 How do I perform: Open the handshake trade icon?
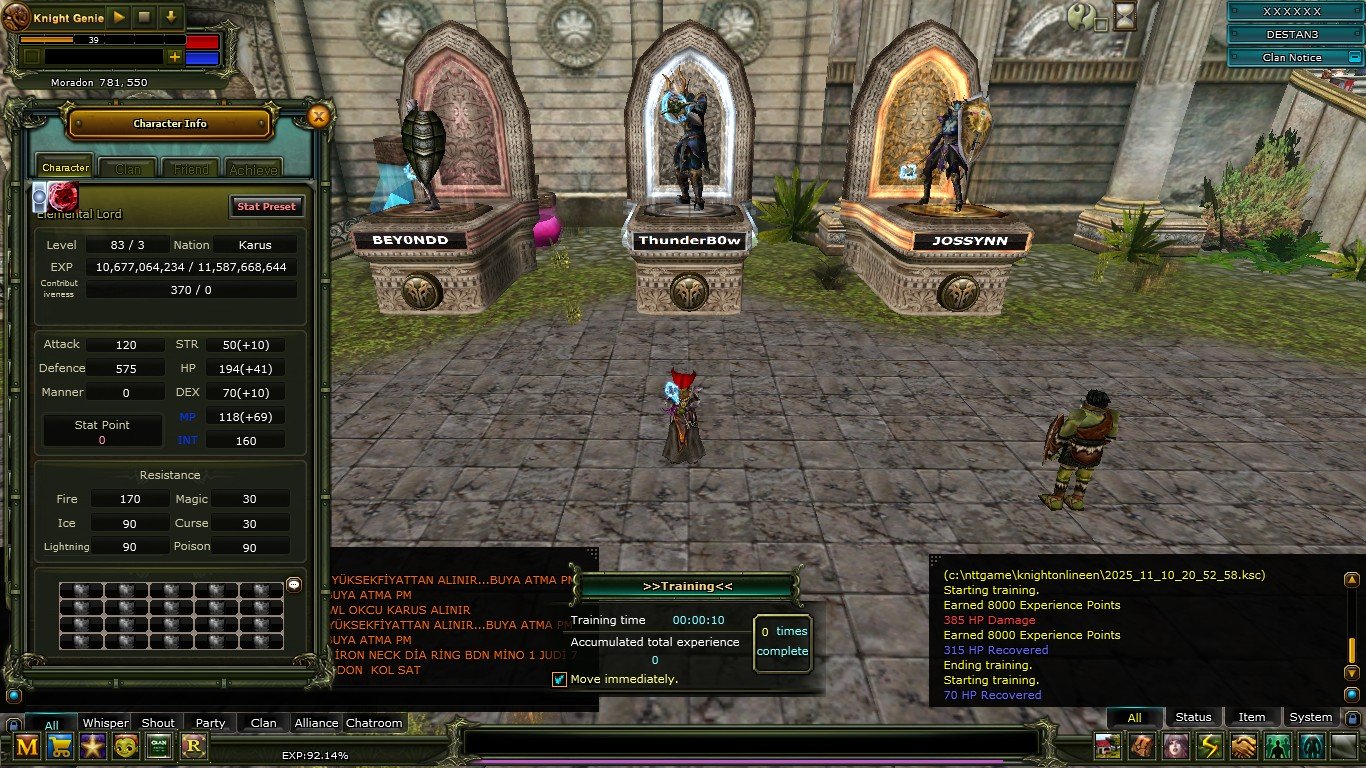(1243, 746)
